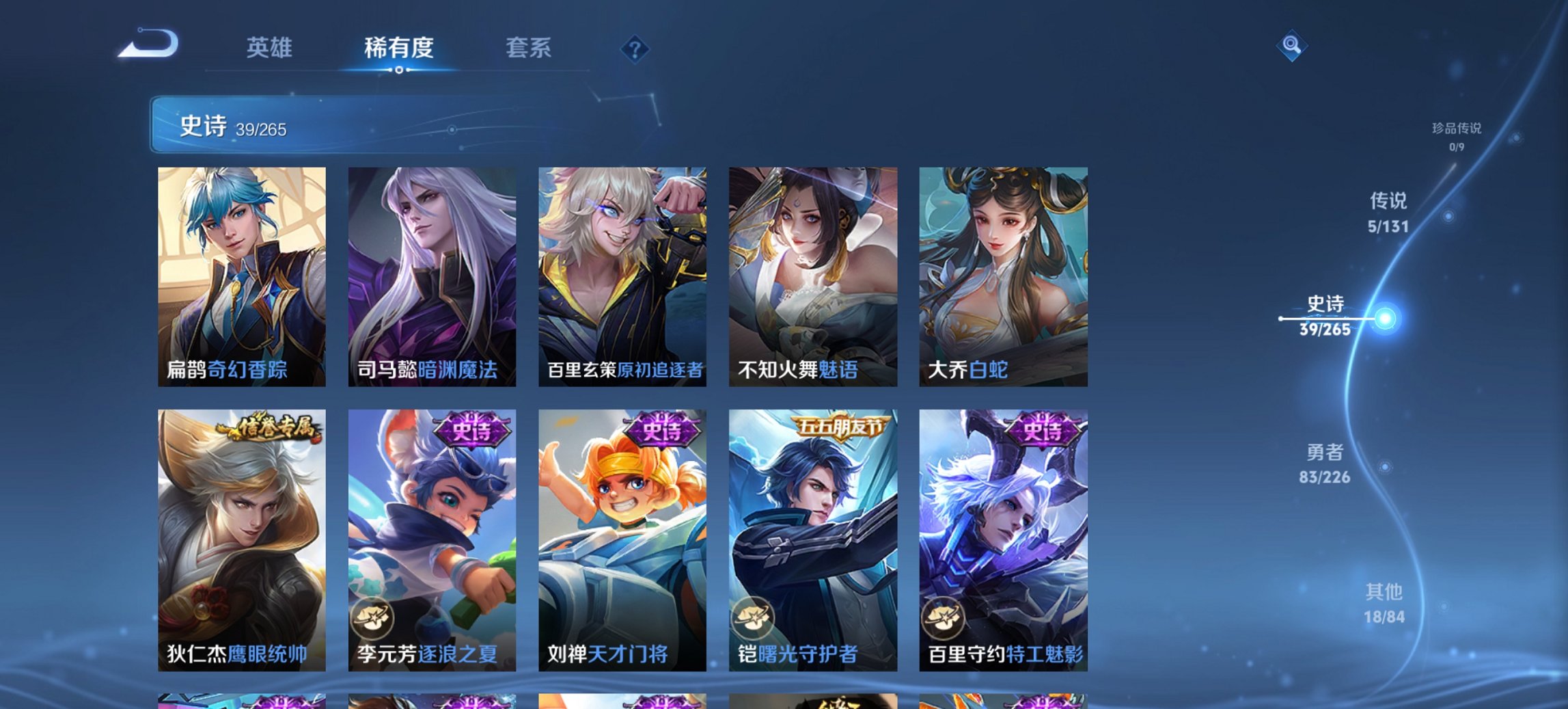Image resolution: width=1568 pixels, height=709 pixels.
Task: Open the 大乔白蛇 skin thumbnail
Action: [1004, 270]
